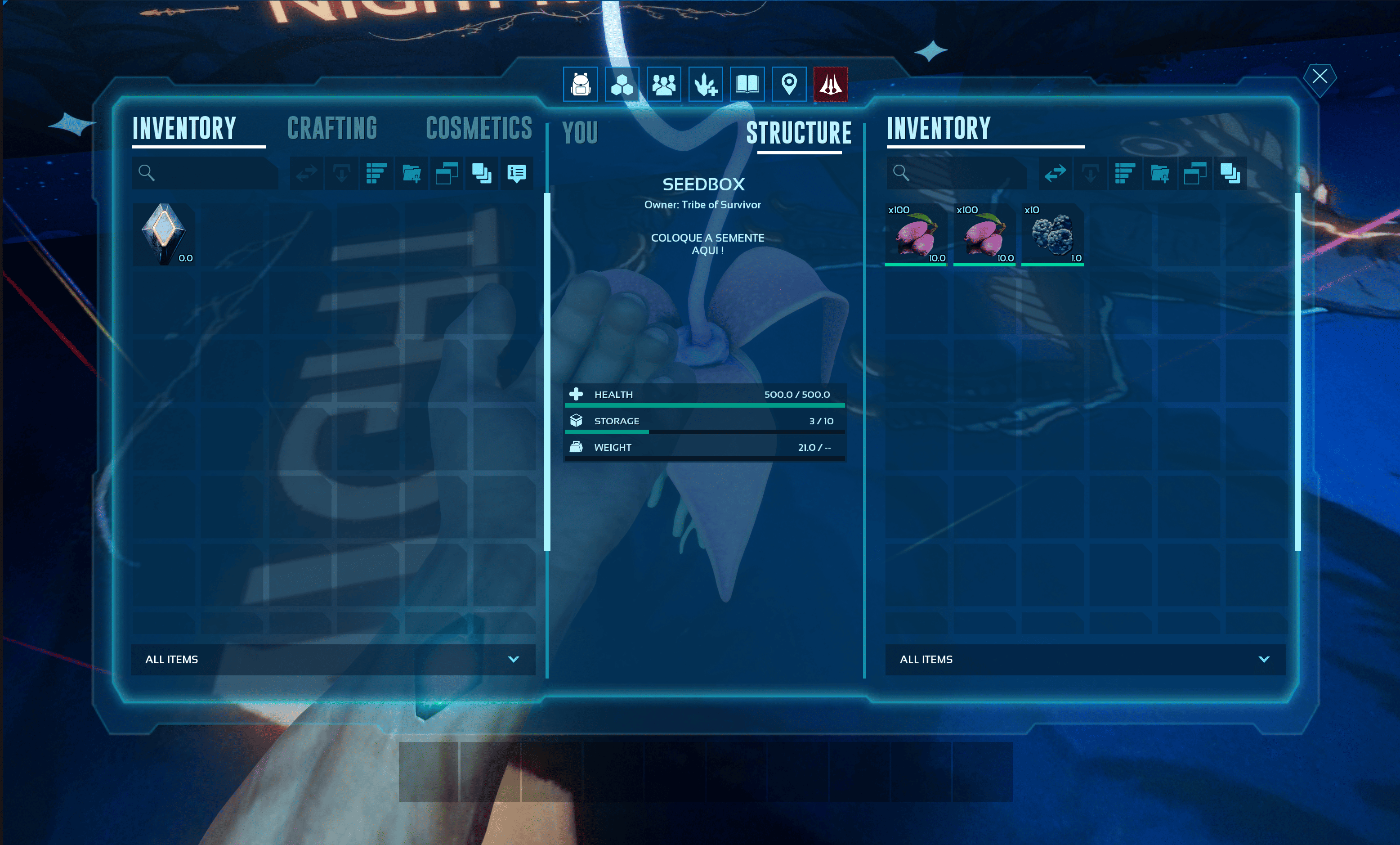Click the claw with plus icon
This screenshot has height=845, width=1400.
[x=705, y=85]
